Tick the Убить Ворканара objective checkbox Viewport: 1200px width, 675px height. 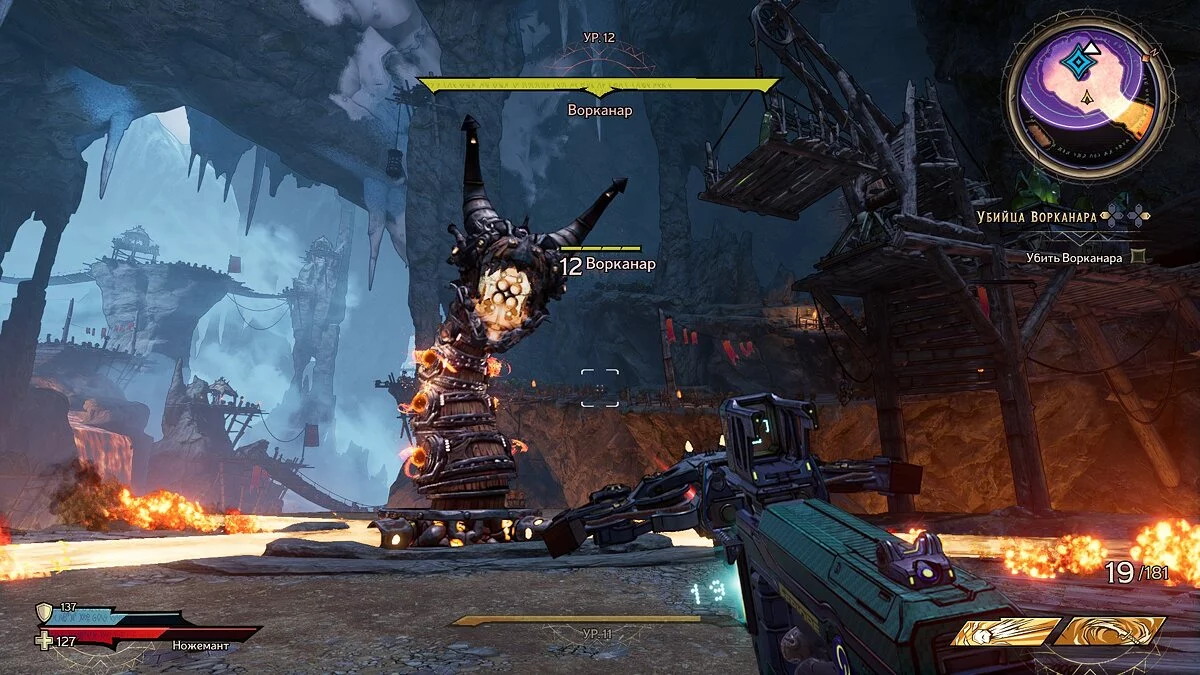click(x=1137, y=257)
